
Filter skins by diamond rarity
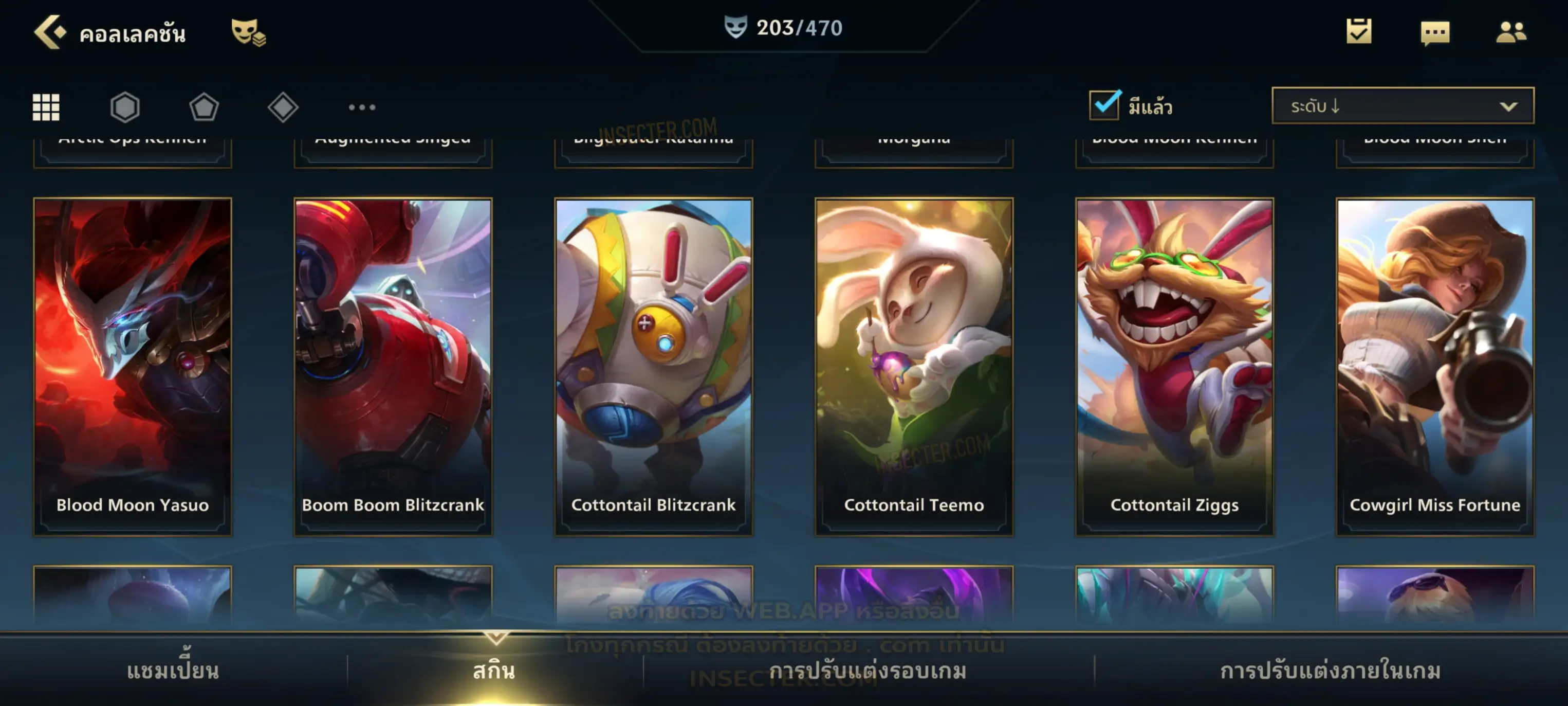pos(283,107)
